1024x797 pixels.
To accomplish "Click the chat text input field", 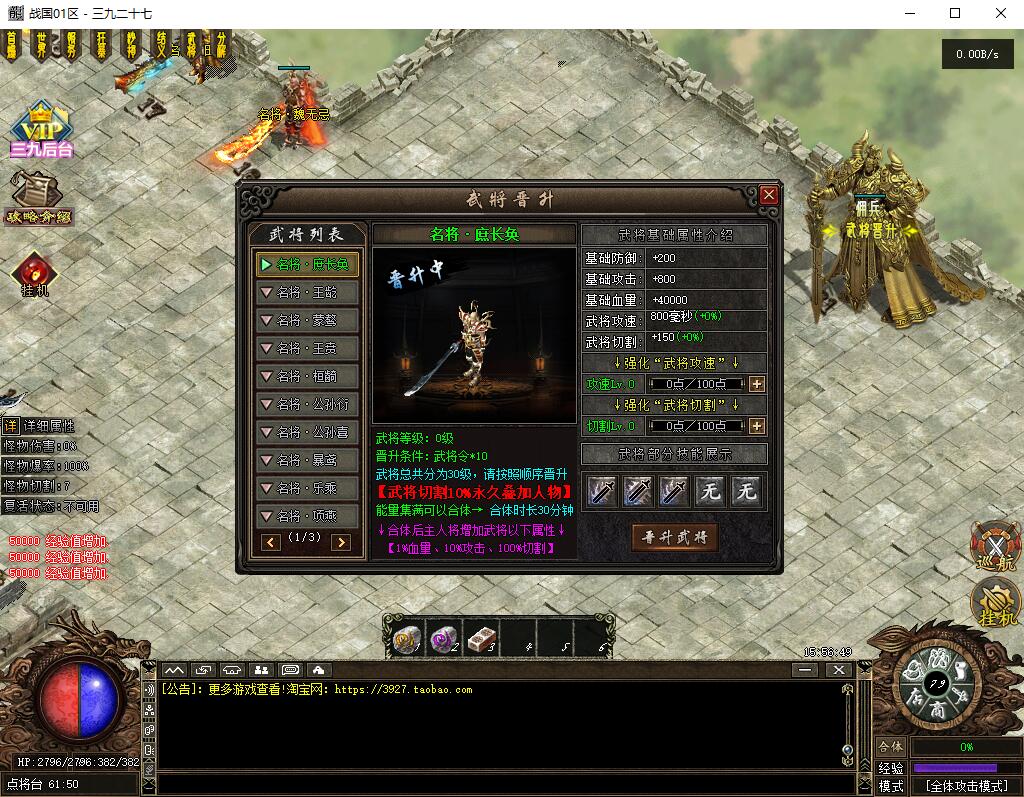I will coord(500,782).
